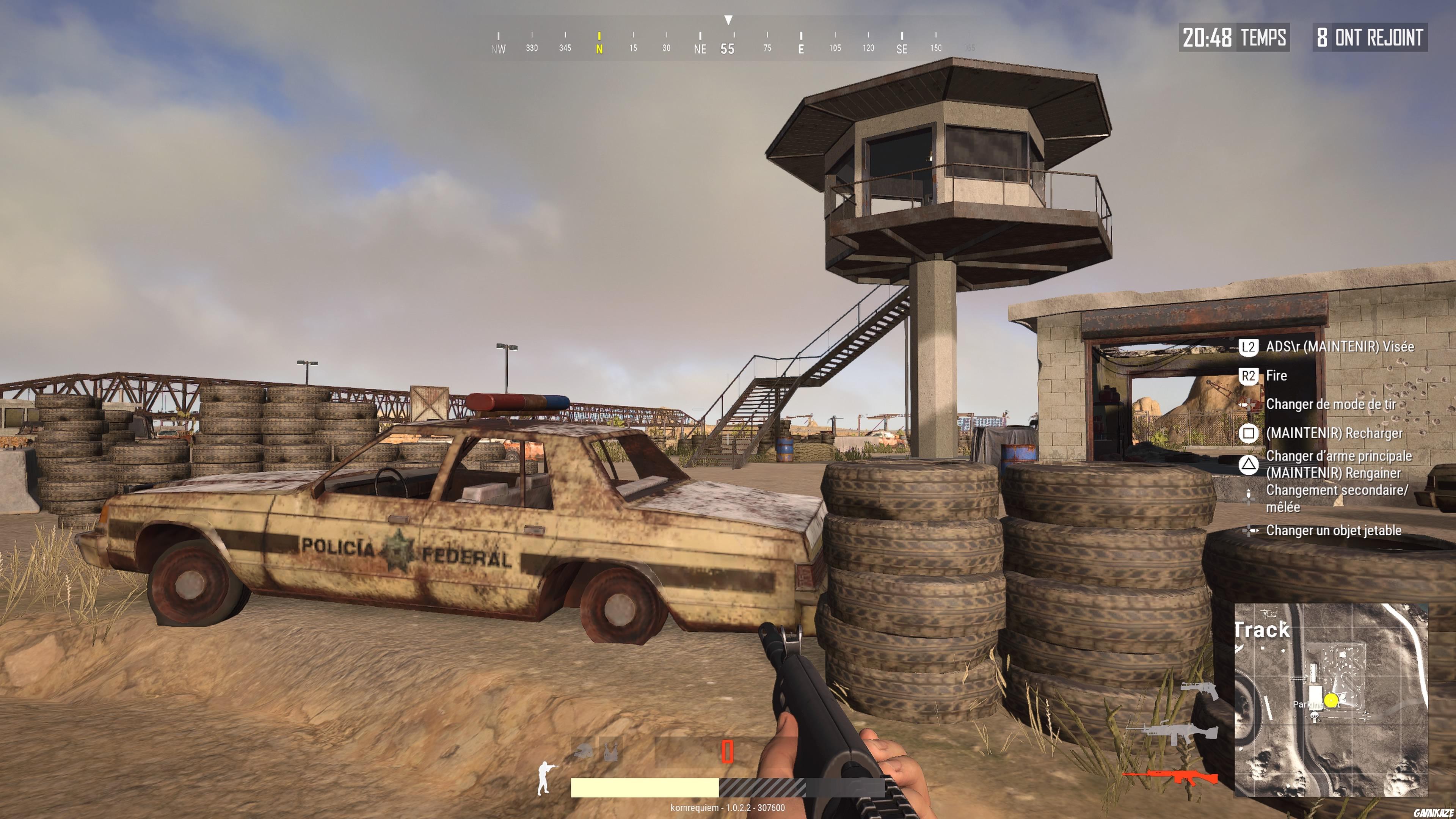Click the L2 button icon for aiming
The width and height of the screenshot is (1456, 819).
pyautogui.click(x=1248, y=347)
